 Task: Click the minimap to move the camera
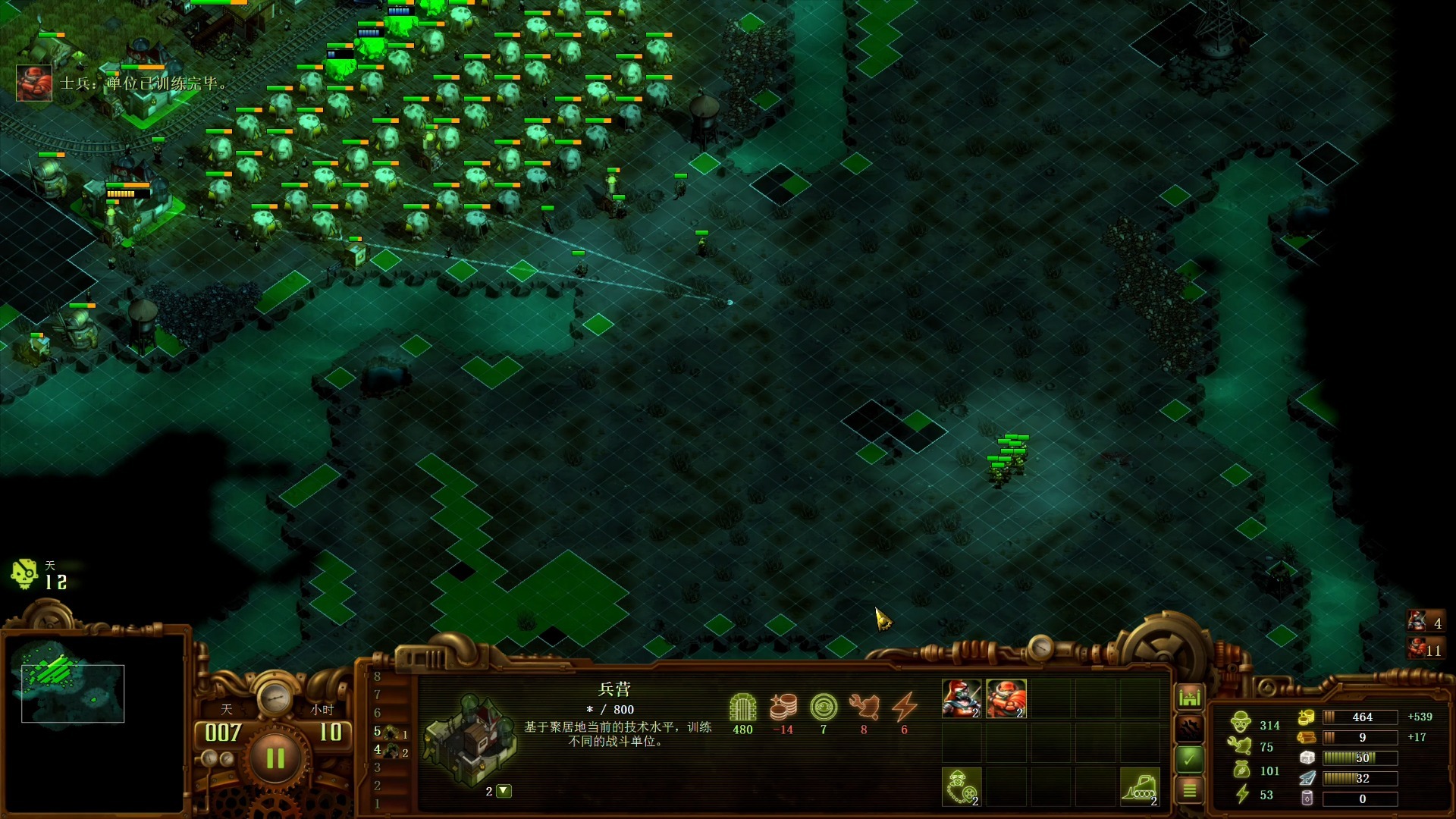(x=73, y=692)
